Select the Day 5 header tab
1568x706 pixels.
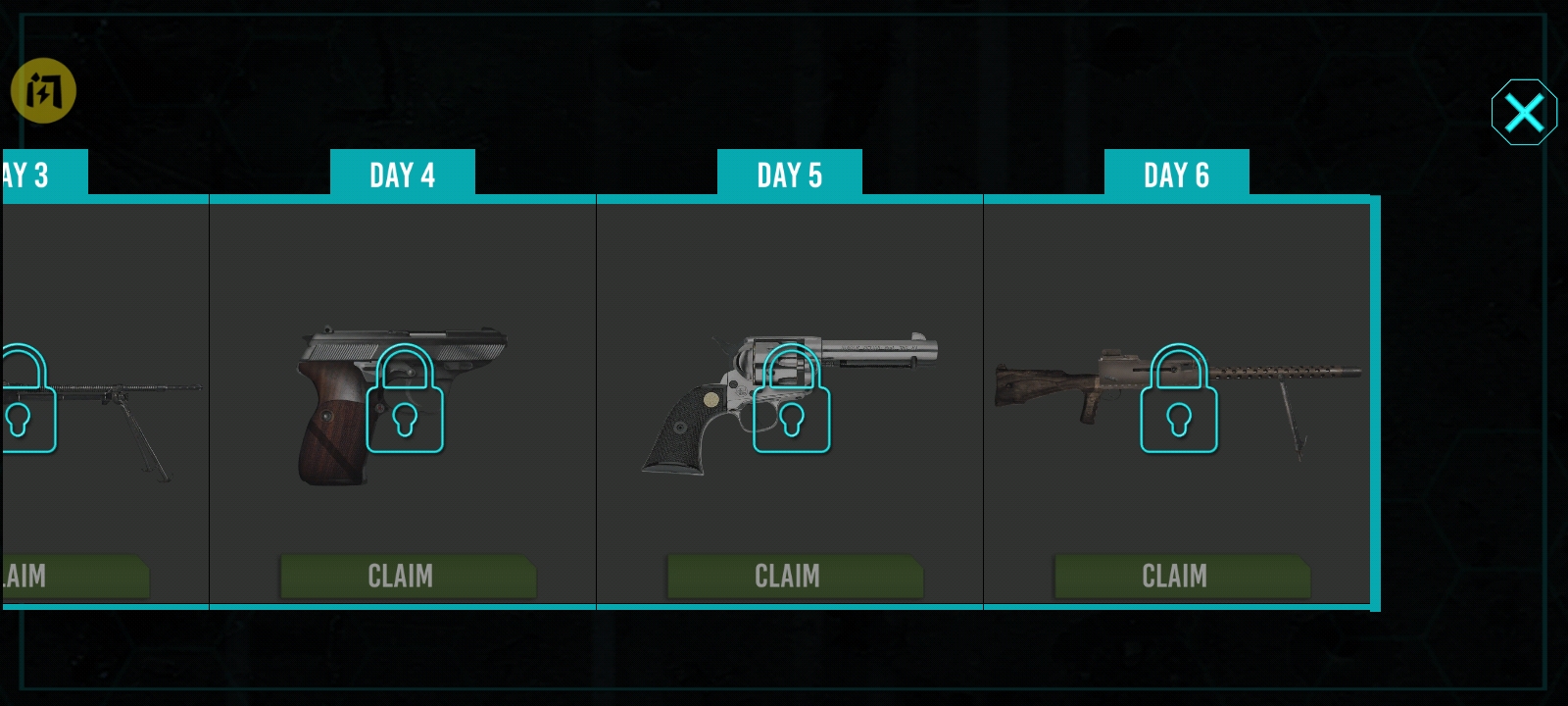(789, 175)
